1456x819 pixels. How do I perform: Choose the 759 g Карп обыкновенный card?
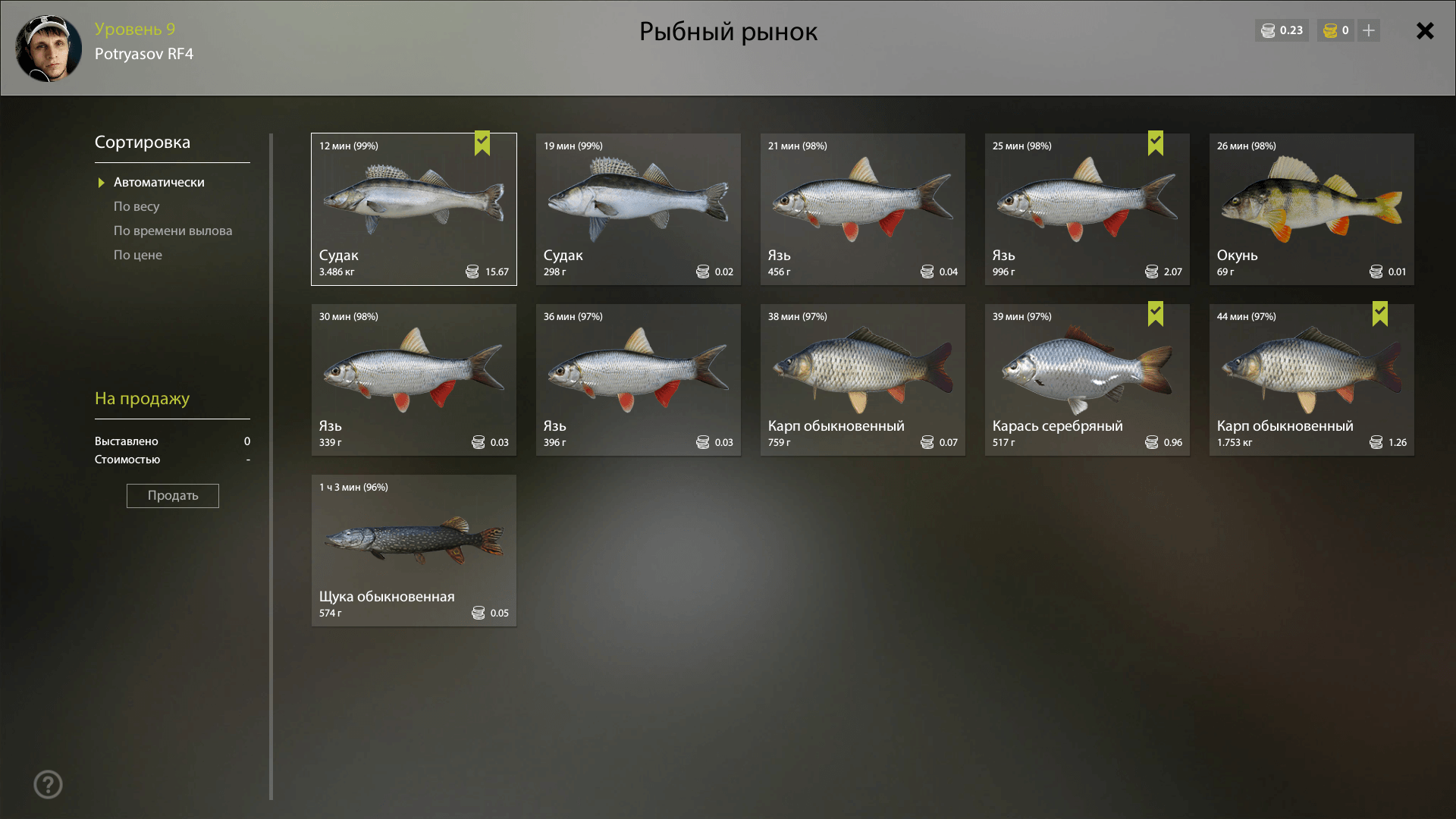(x=863, y=380)
